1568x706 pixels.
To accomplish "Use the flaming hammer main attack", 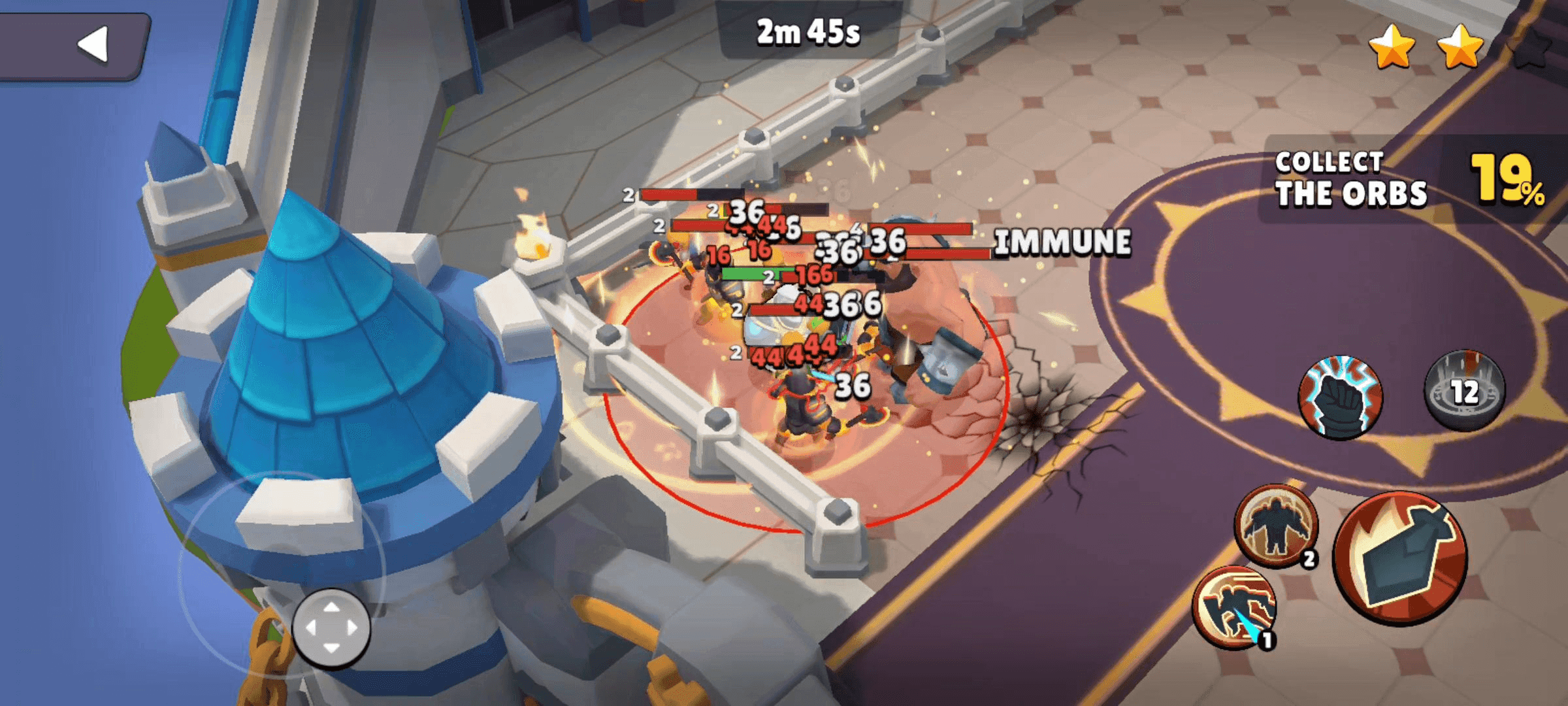I will point(1399,557).
